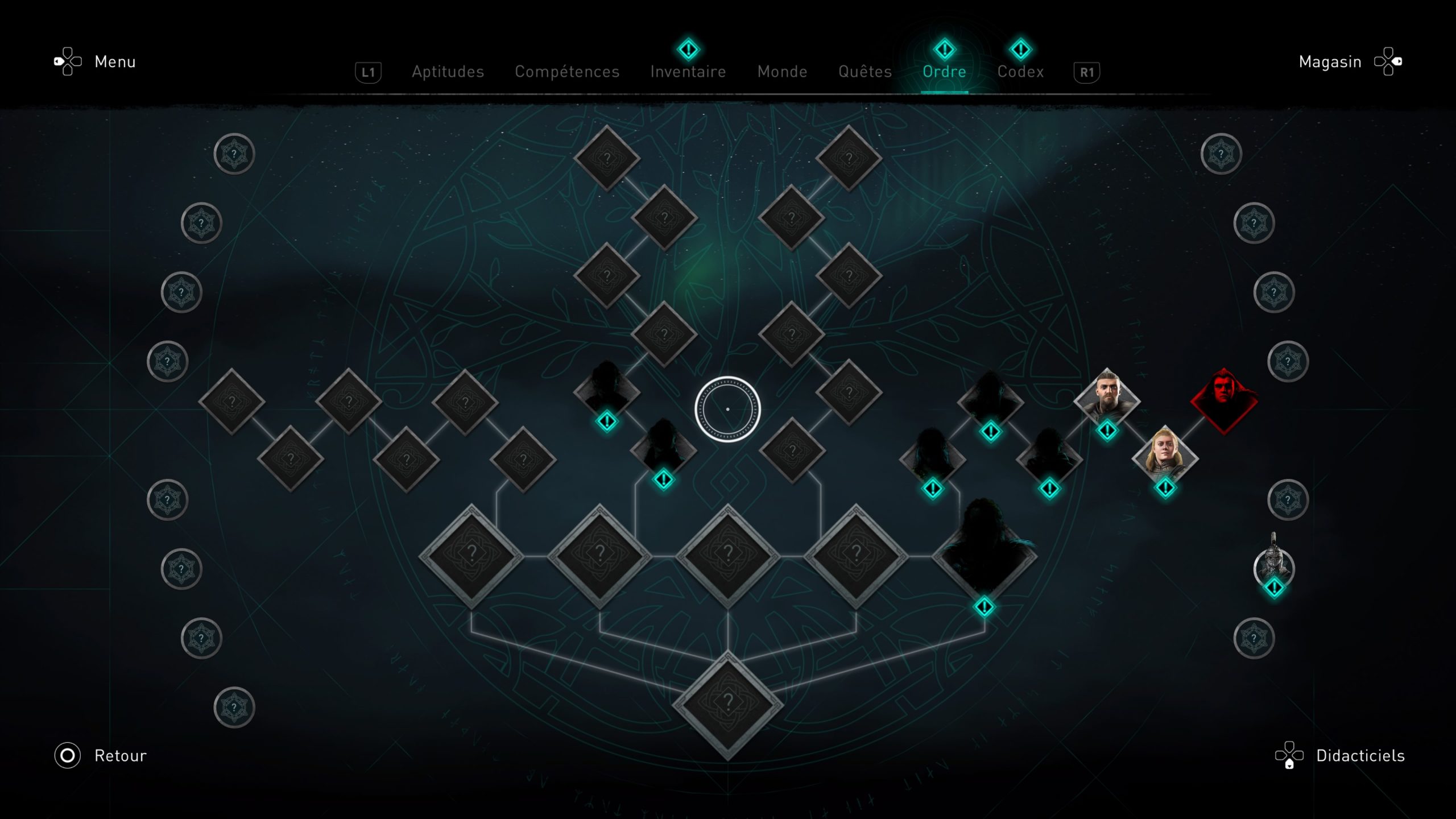Switch to the Aptitudes tab
Screen dimensions: 1456x819
tap(448, 72)
